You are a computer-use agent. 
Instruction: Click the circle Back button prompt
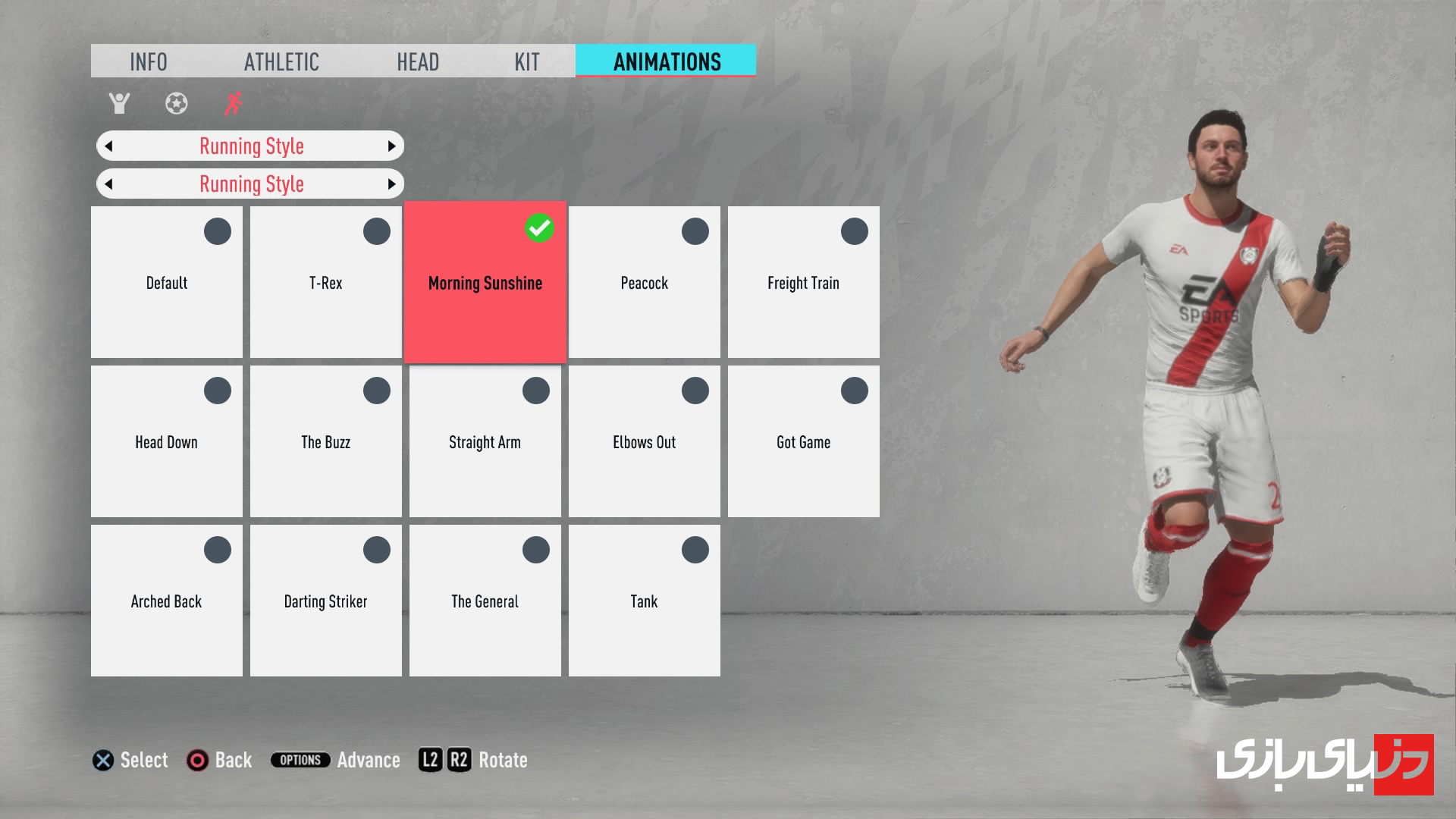(197, 761)
